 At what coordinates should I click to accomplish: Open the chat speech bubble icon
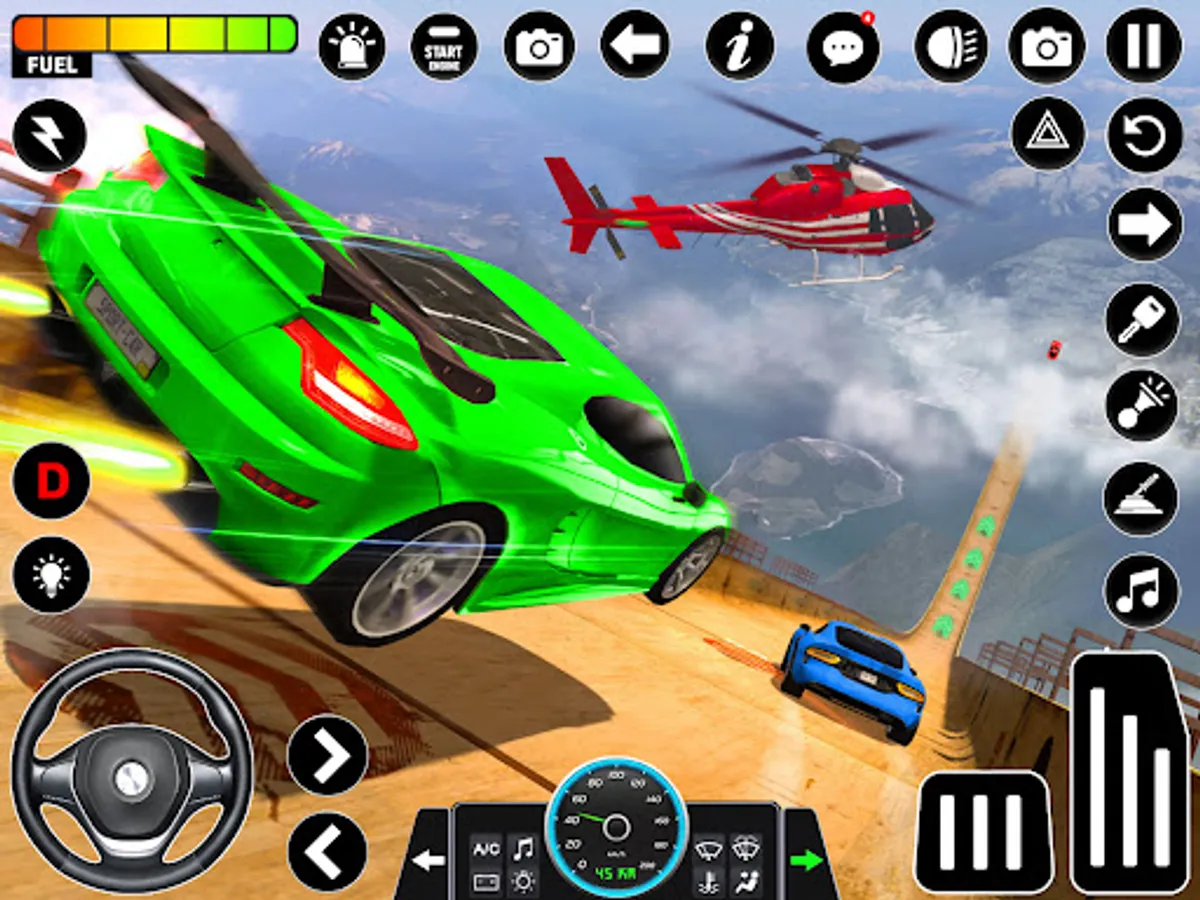843,46
